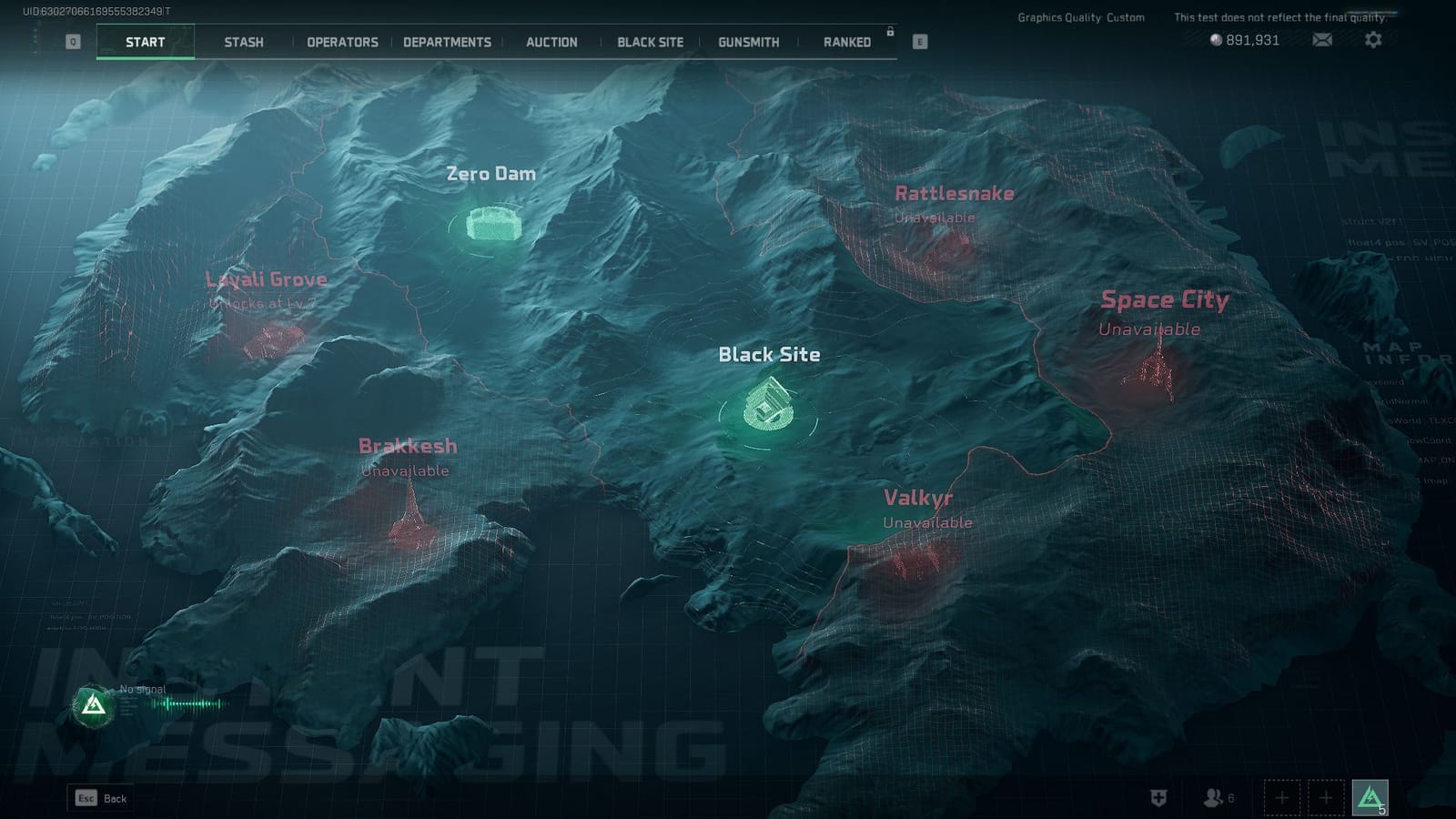The width and height of the screenshot is (1456, 819).
Task: Open the GUNSMITH tab
Action: coord(747,42)
